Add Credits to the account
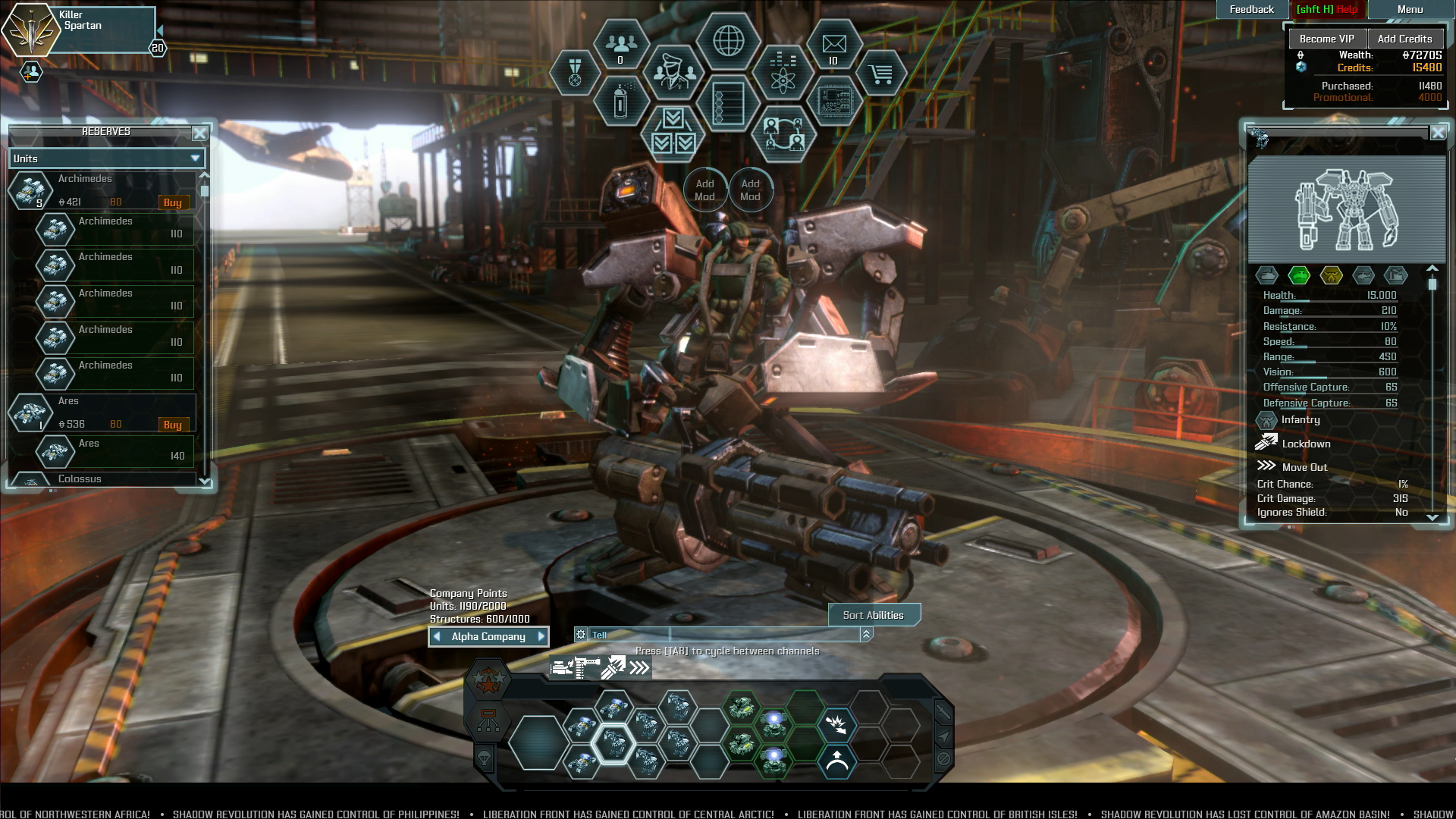This screenshot has height=819, width=1456. (x=1404, y=39)
